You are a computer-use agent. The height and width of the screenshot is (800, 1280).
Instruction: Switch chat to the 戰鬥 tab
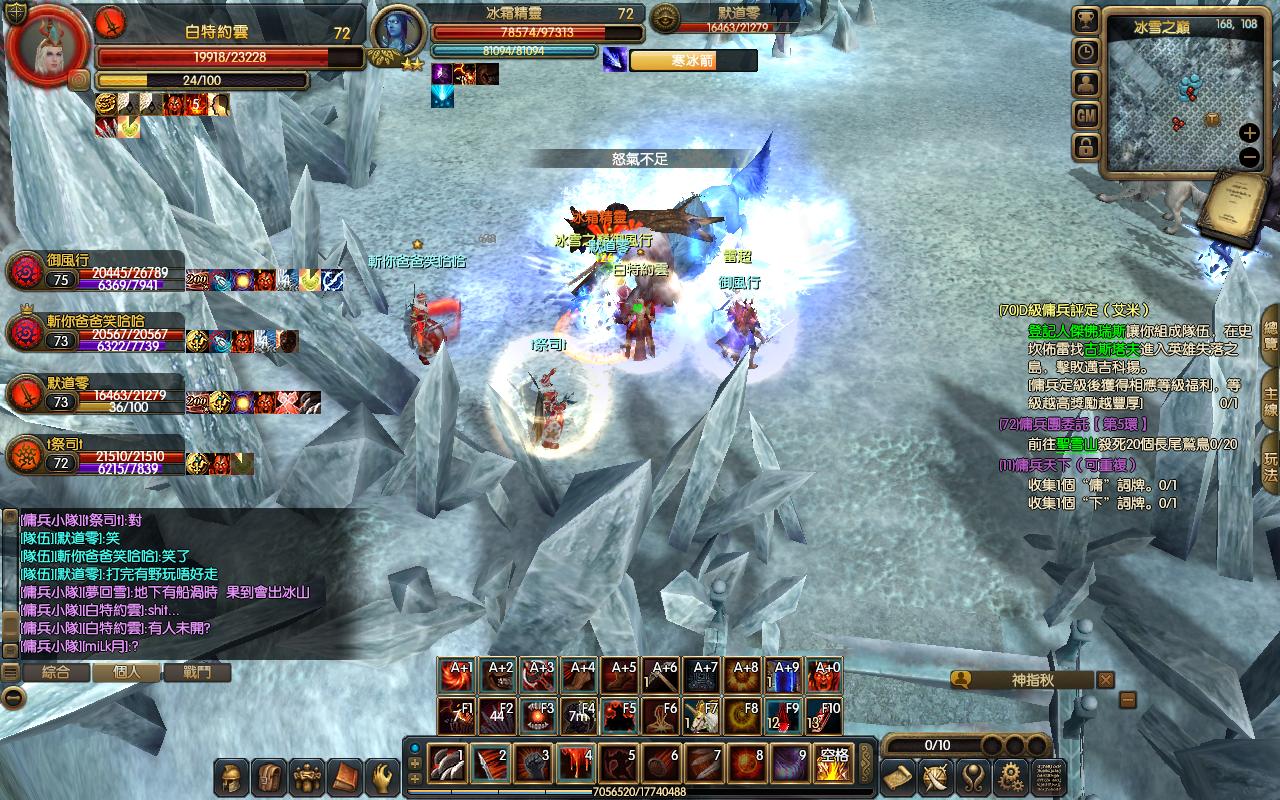(x=198, y=672)
